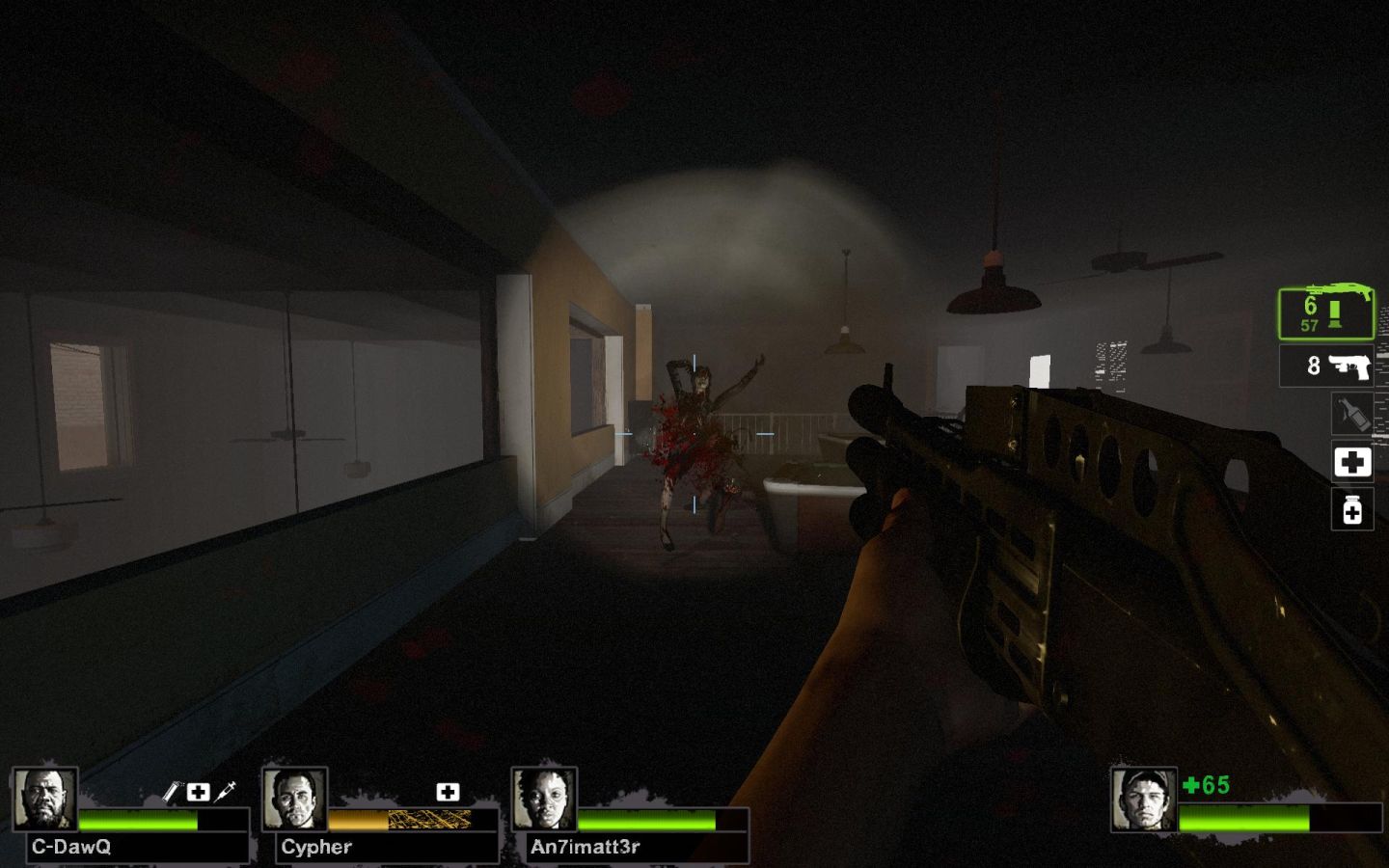The width and height of the screenshot is (1389, 868).
Task: Choose the molotov throwable slot
Action: pyautogui.click(x=1352, y=414)
